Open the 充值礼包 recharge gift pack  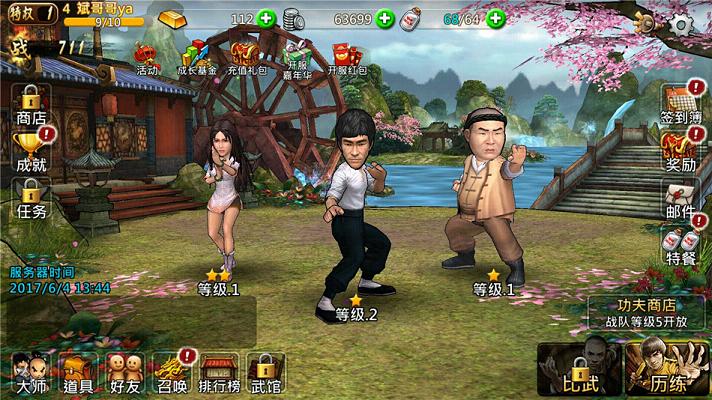[x=248, y=58]
